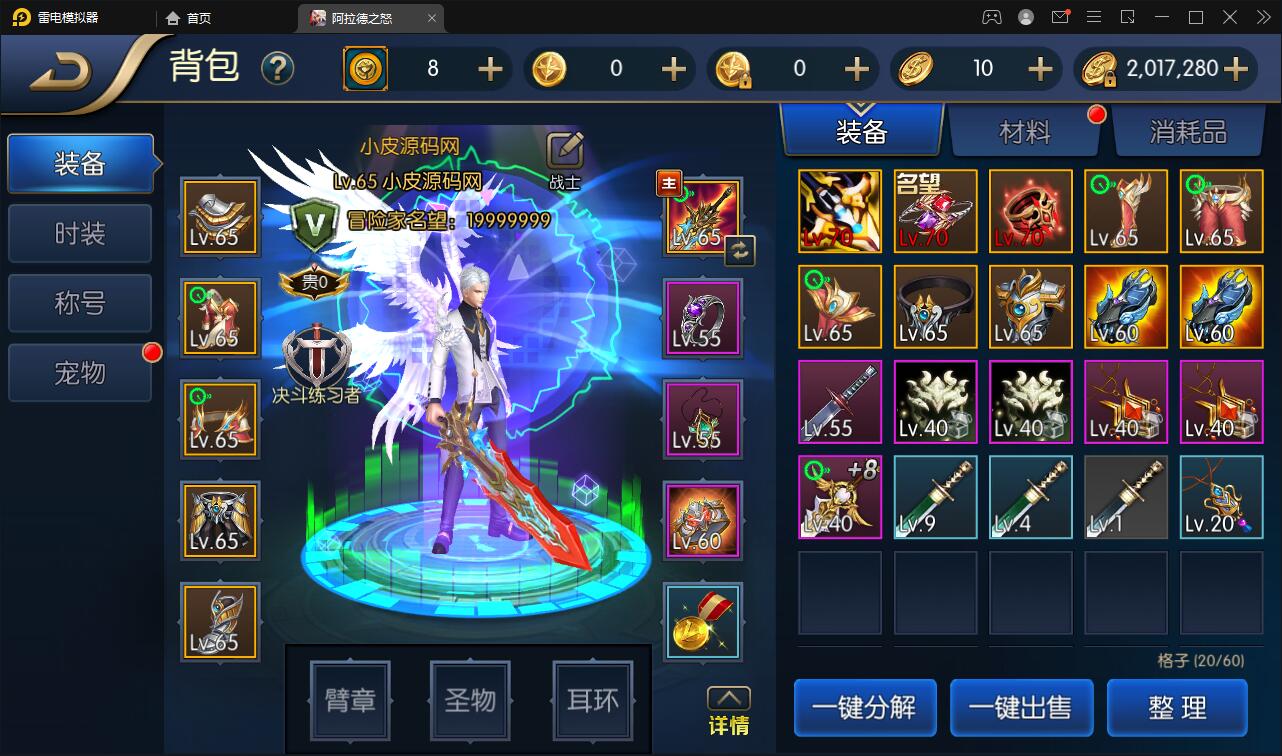Viewport: 1282px width, 756px height.
Task: Click the 一键分解 button
Action: point(864,707)
